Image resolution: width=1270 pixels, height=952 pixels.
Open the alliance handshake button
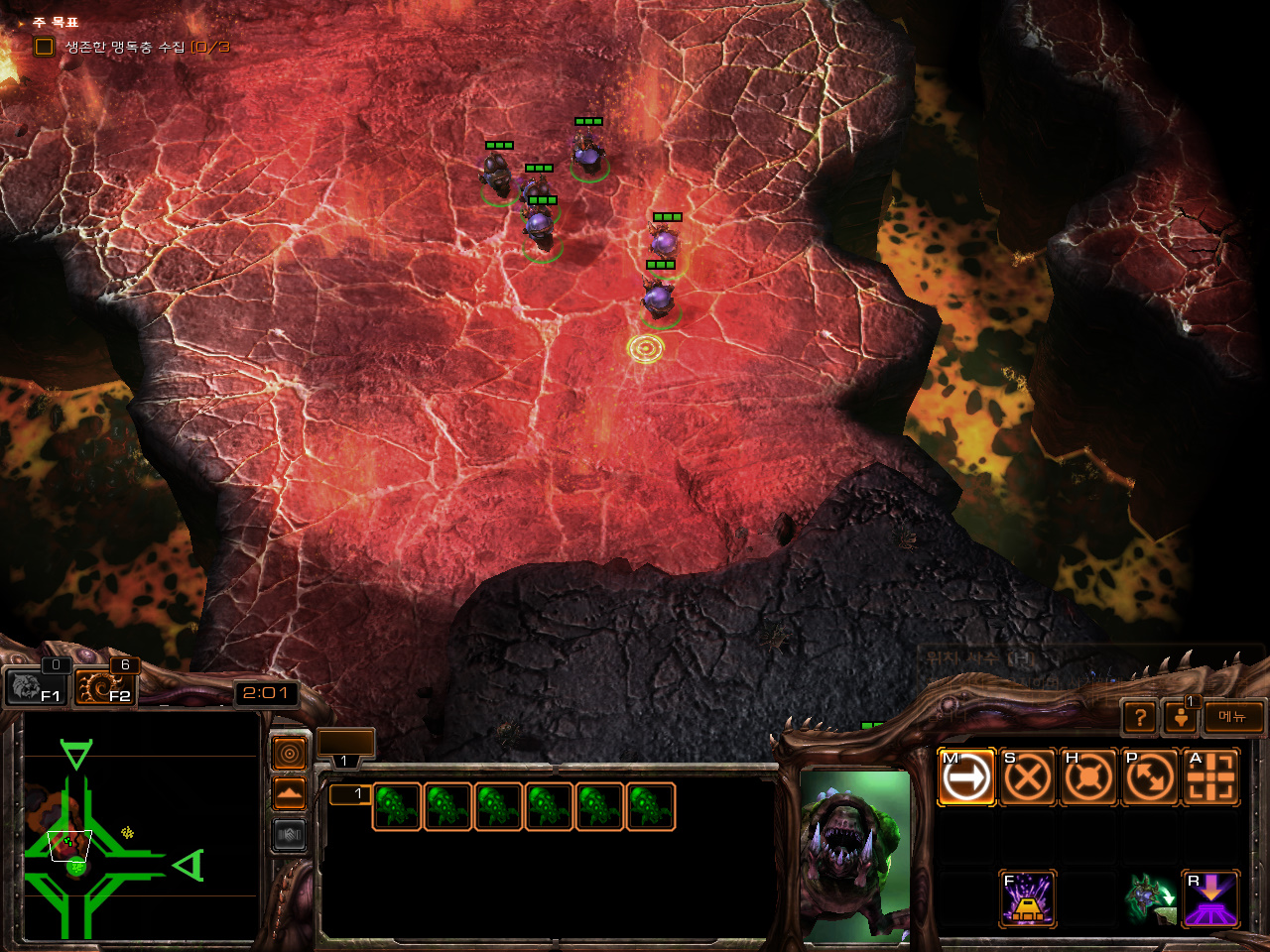(x=290, y=835)
